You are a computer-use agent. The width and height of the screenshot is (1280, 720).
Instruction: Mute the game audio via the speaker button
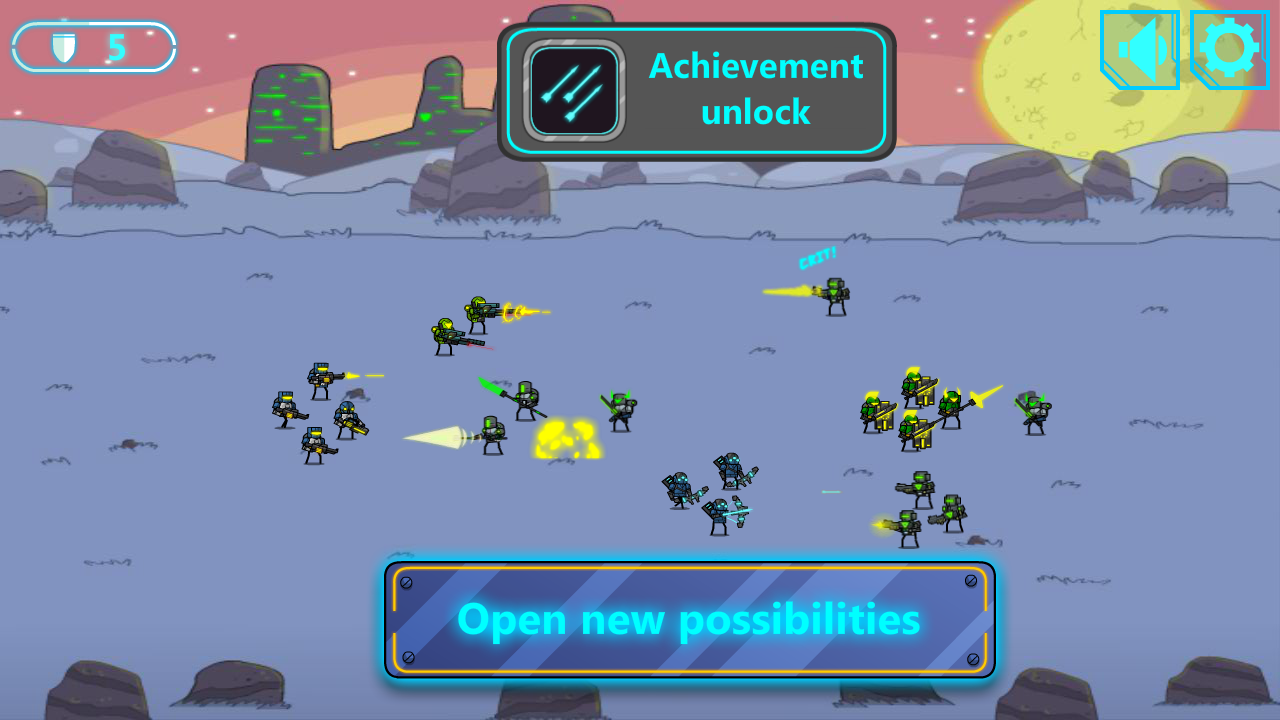tap(1139, 48)
